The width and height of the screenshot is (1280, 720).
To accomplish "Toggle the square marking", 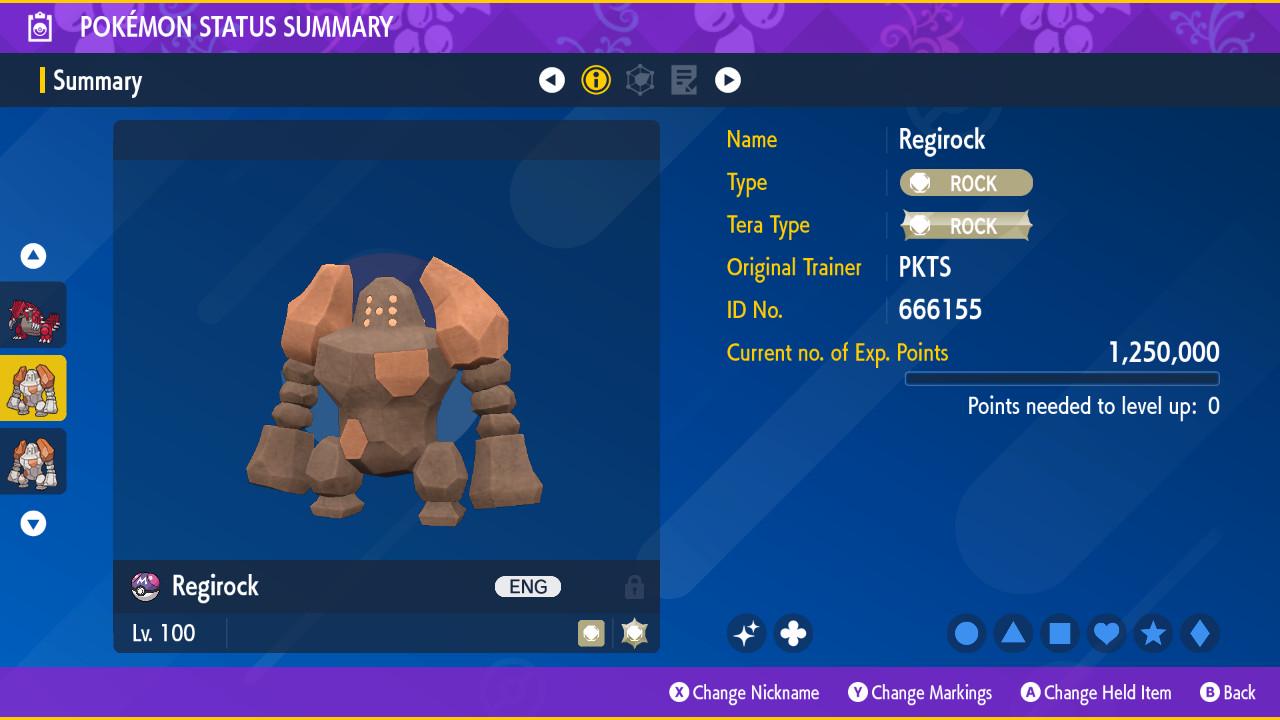I will pyautogui.click(x=1060, y=633).
